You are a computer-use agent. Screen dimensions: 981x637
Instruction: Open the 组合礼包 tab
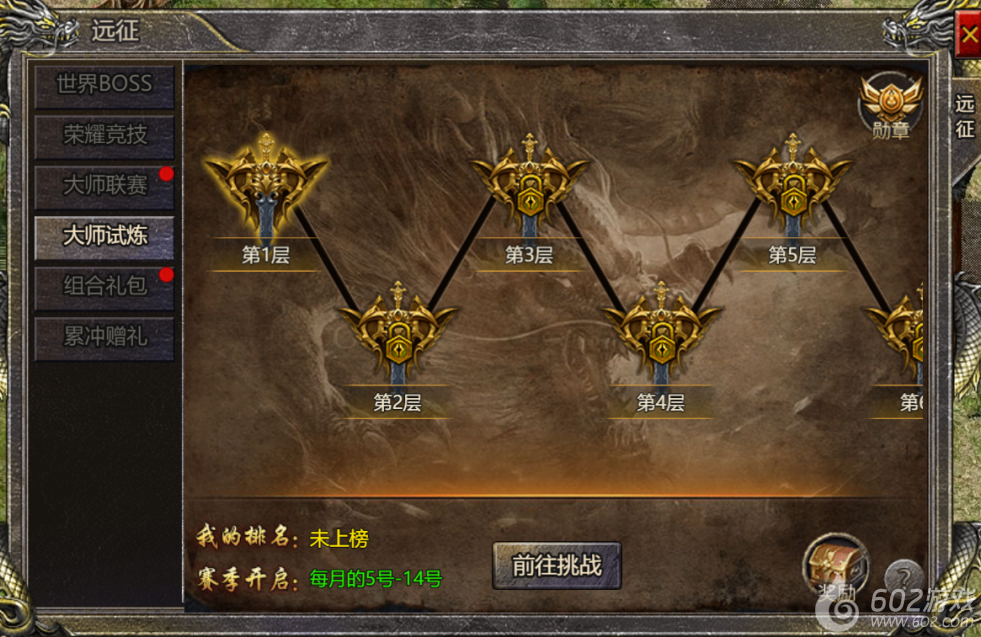click(104, 287)
